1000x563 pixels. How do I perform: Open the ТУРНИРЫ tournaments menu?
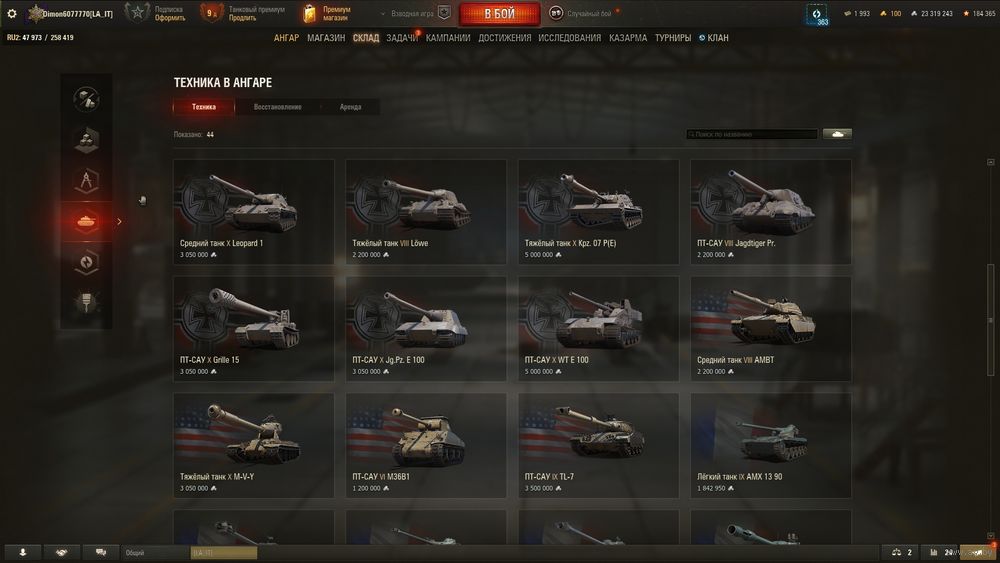pyautogui.click(x=673, y=38)
